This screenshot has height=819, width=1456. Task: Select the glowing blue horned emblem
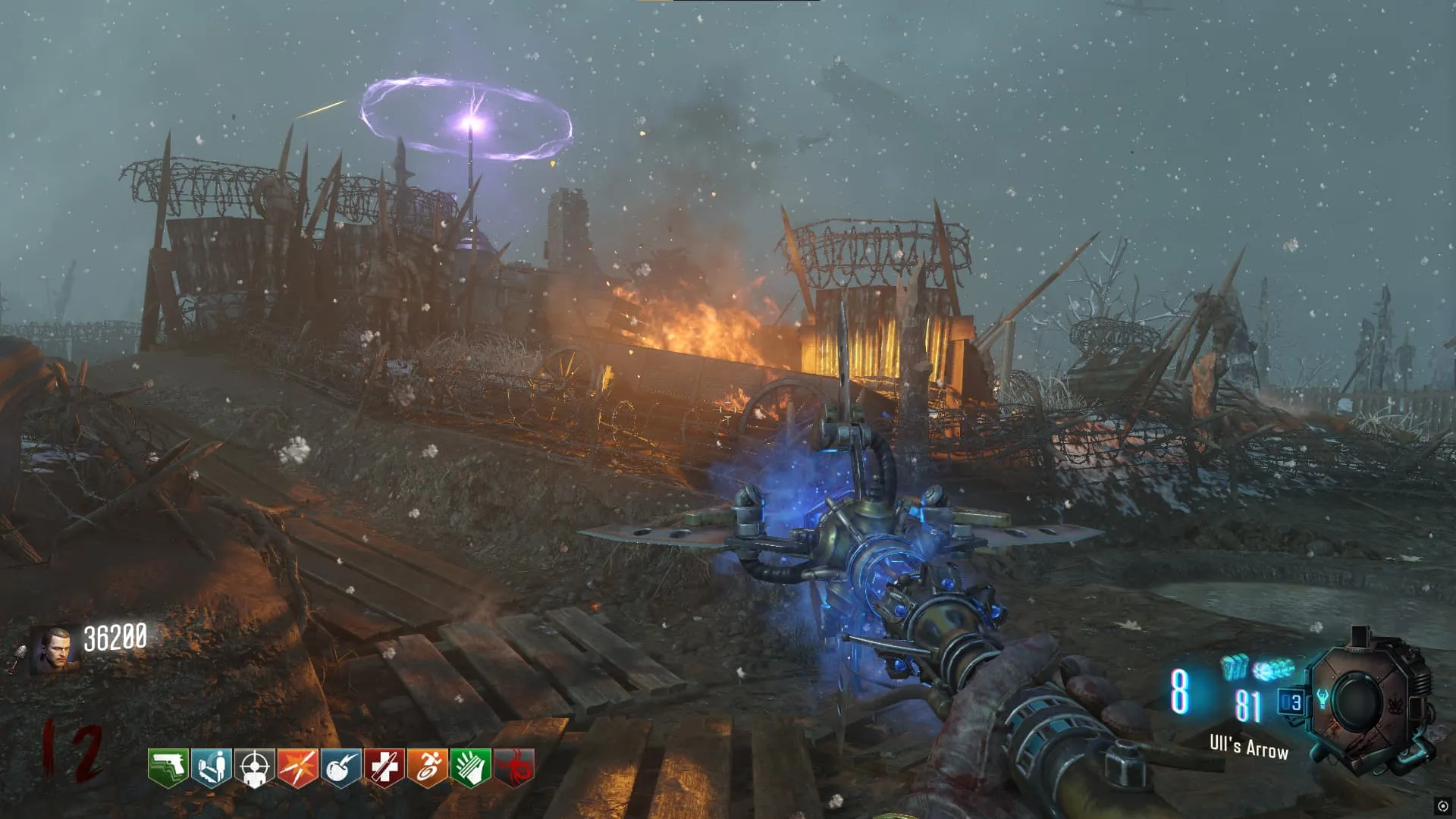pyautogui.click(x=1323, y=698)
